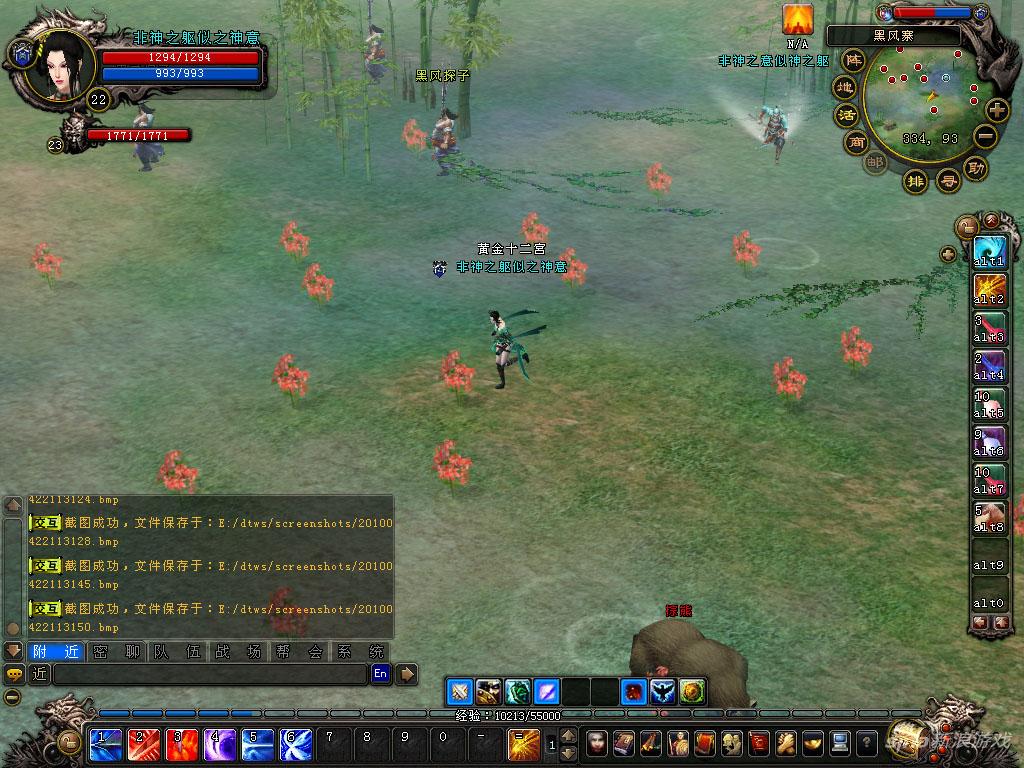
Task: Toggle the En input language button
Action: point(380,674)
